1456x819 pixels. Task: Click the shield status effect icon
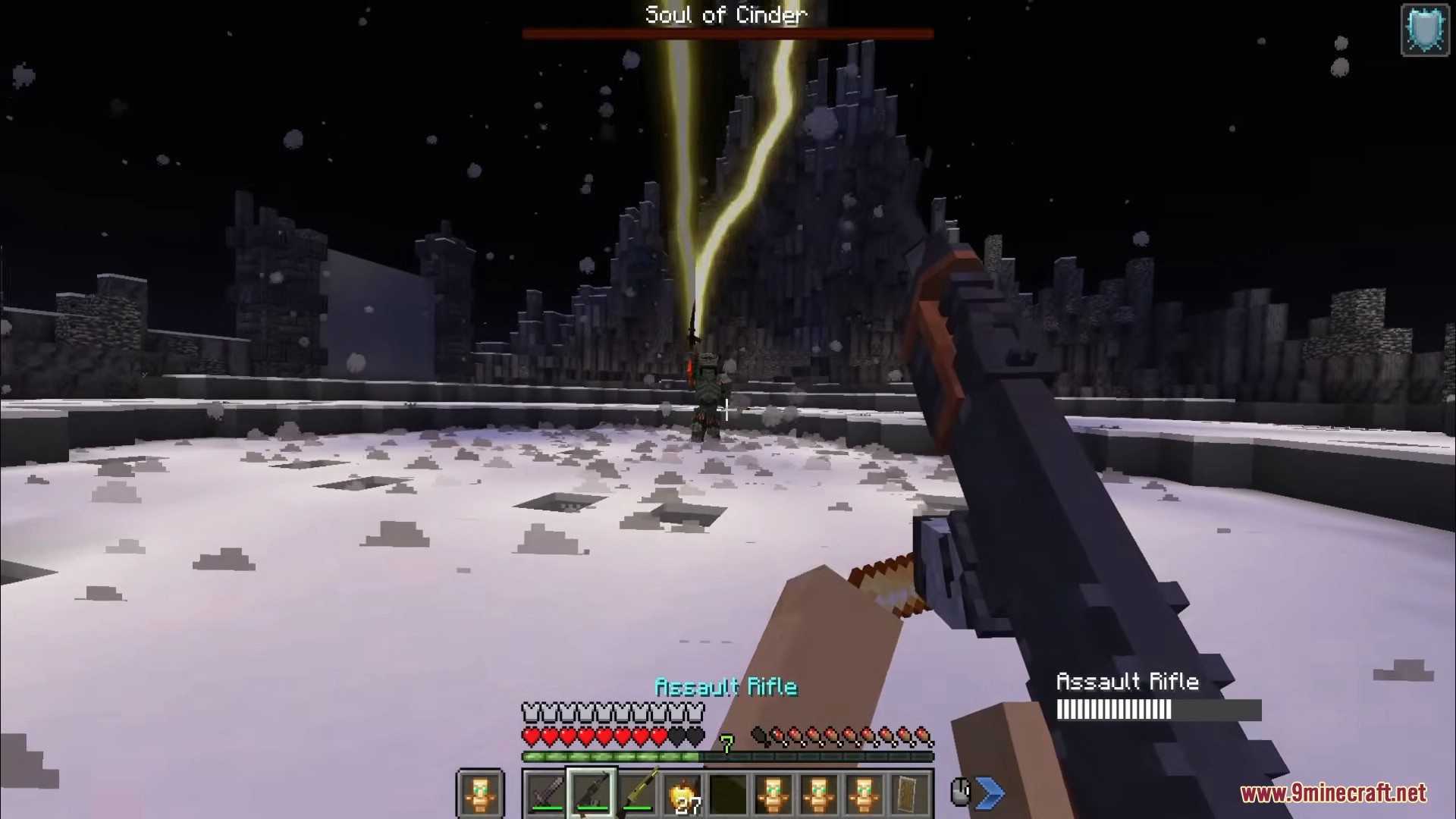tap(1425, 30)
